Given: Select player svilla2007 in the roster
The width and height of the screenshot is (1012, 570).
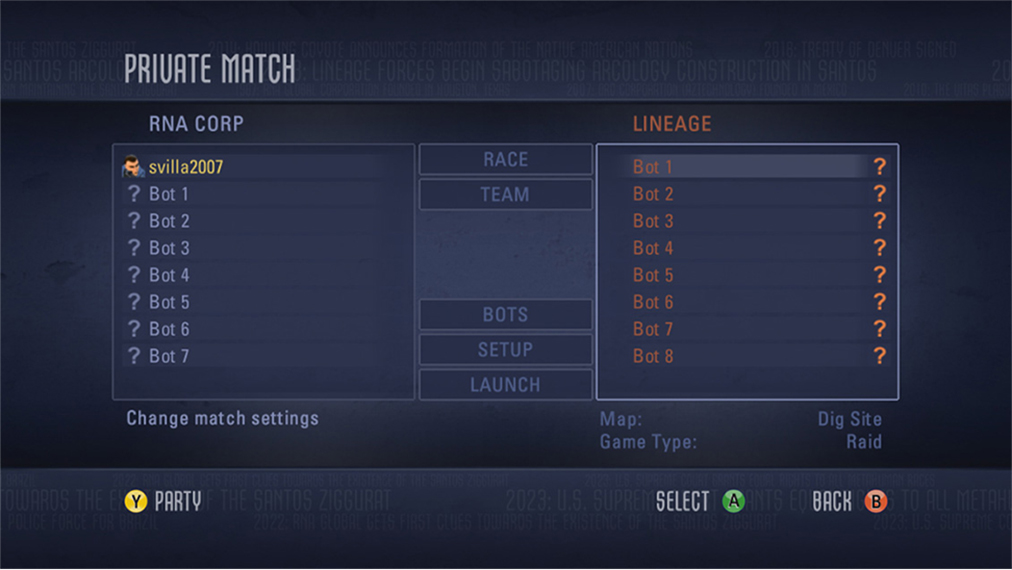Looking at the screenshot, I should tap(185, 167).
